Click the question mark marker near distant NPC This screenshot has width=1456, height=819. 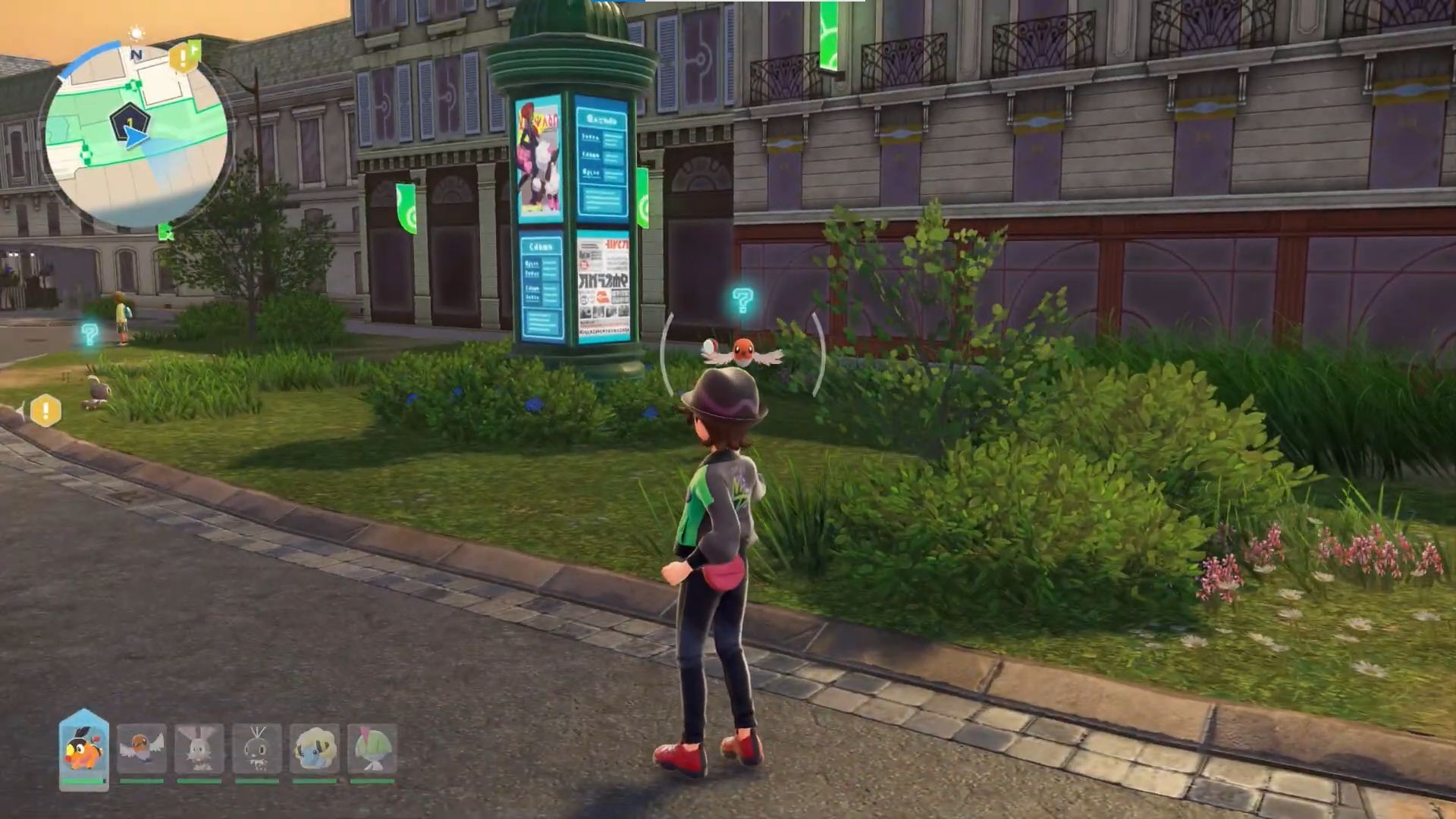(x=89, y=334)
